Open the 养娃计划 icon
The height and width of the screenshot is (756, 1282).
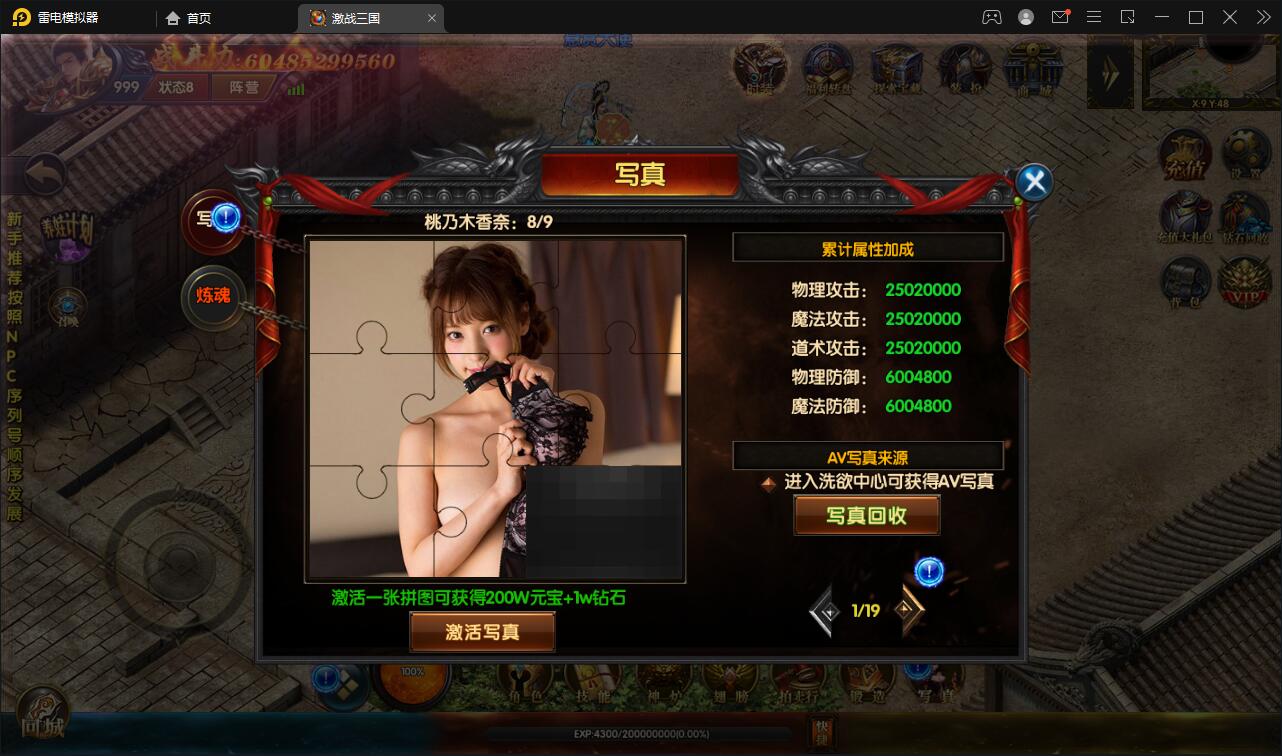[66, 234]
